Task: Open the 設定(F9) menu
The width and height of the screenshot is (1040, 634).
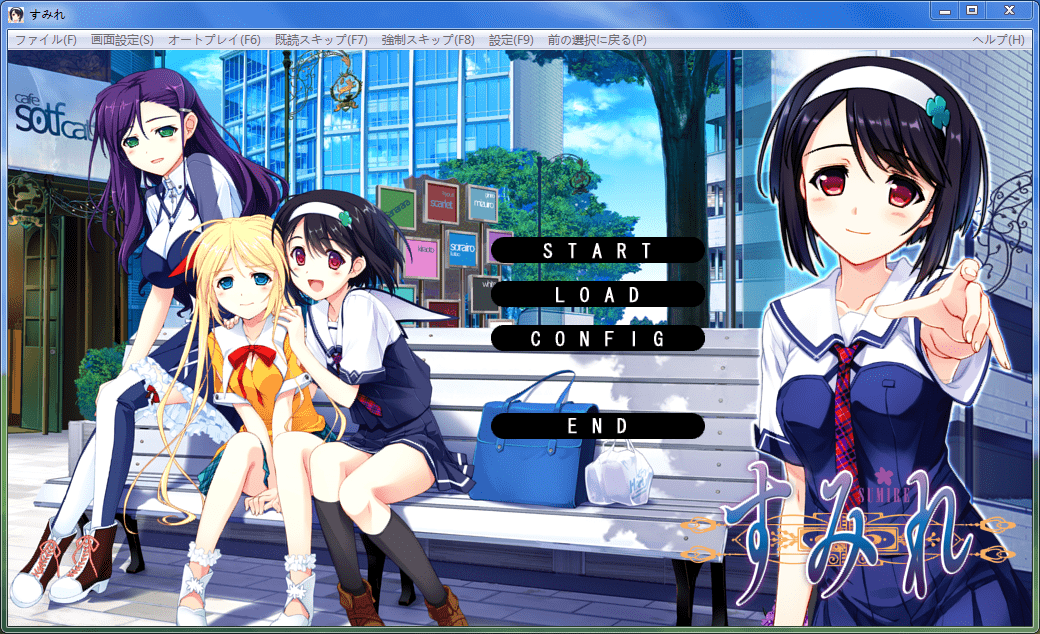Action: [511, 40]
